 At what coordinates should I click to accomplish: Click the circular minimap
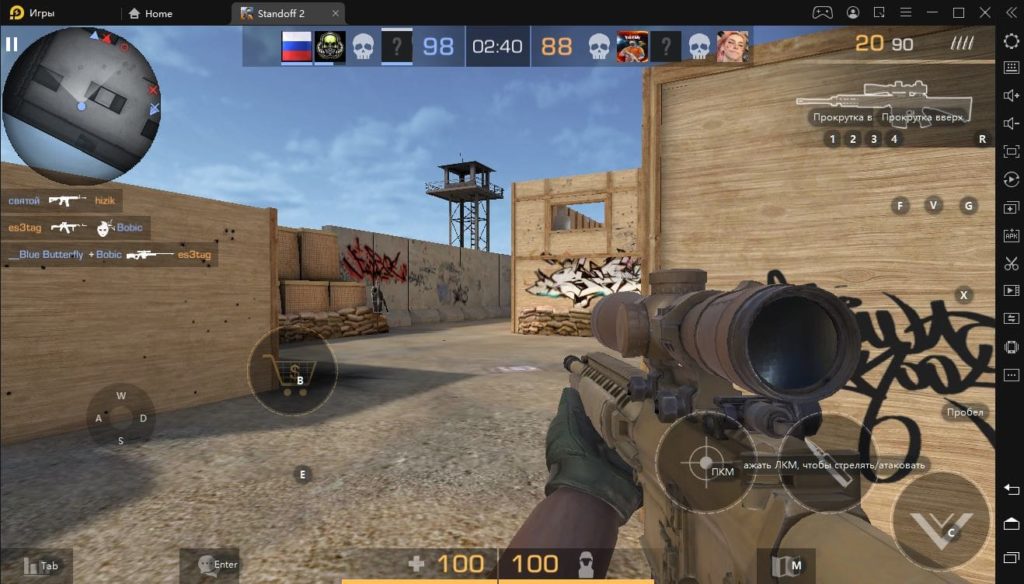click(x=81, y=99)
